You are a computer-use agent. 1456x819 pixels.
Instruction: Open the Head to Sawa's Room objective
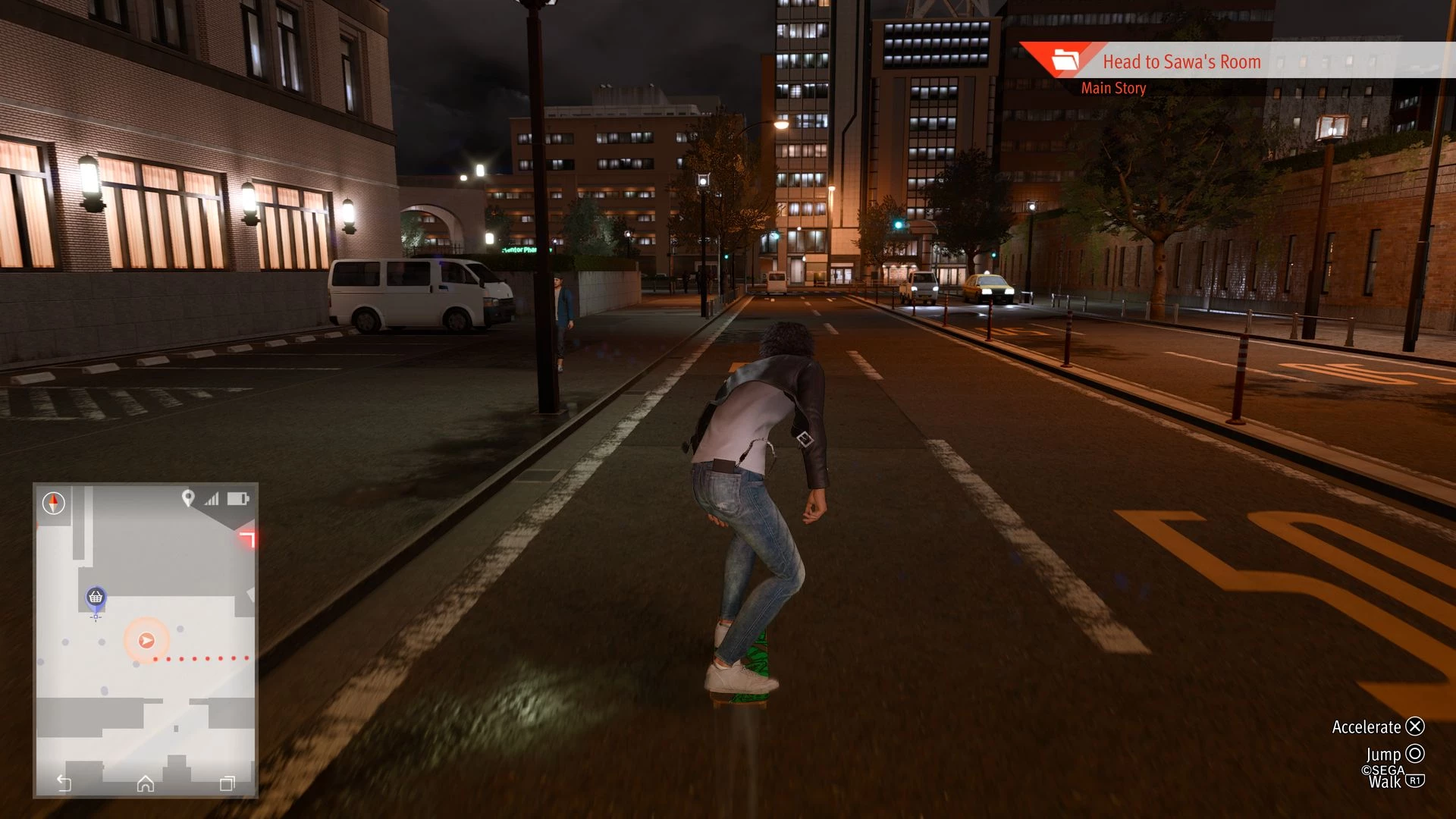point(1181,61)
